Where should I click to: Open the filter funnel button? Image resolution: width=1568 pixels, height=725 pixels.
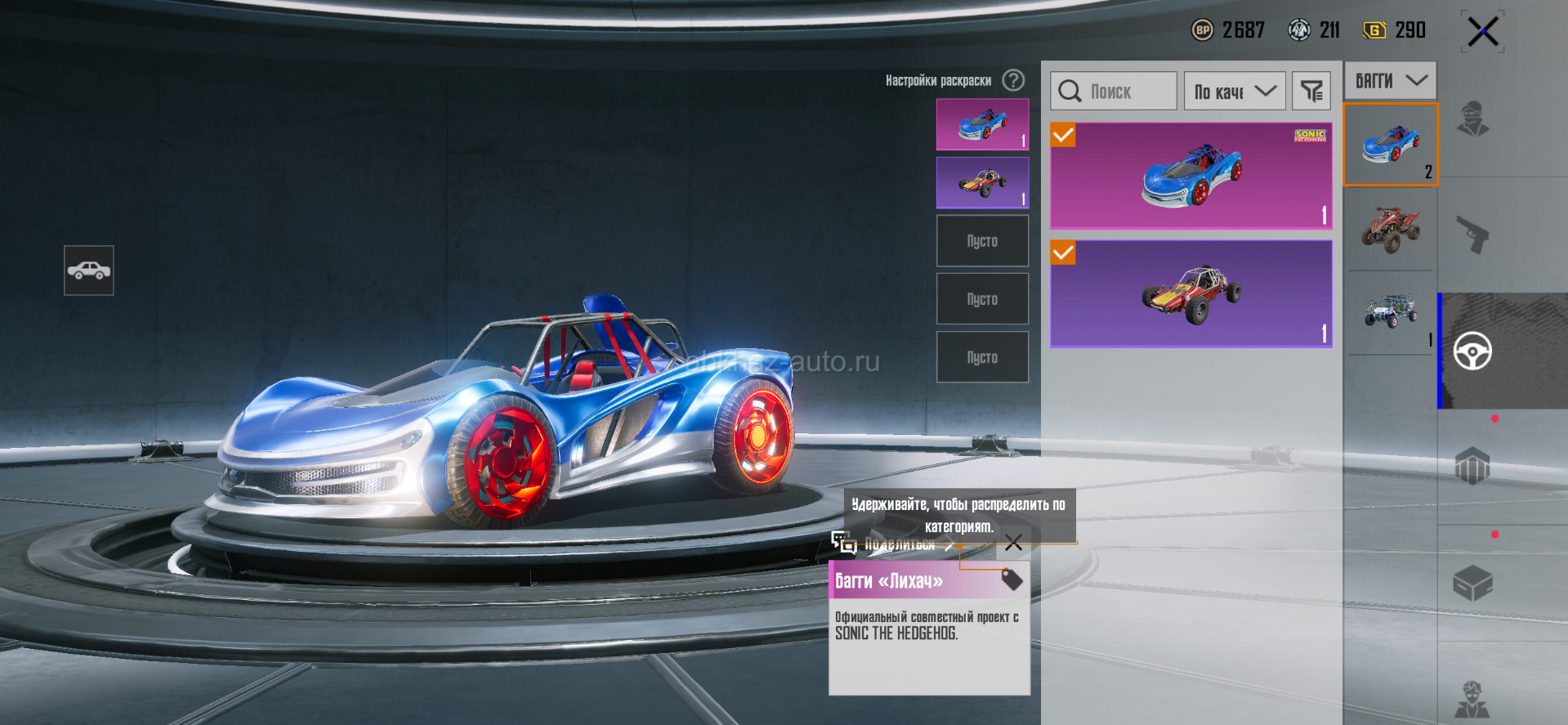pyautogui.click(x=1311, y=91)
